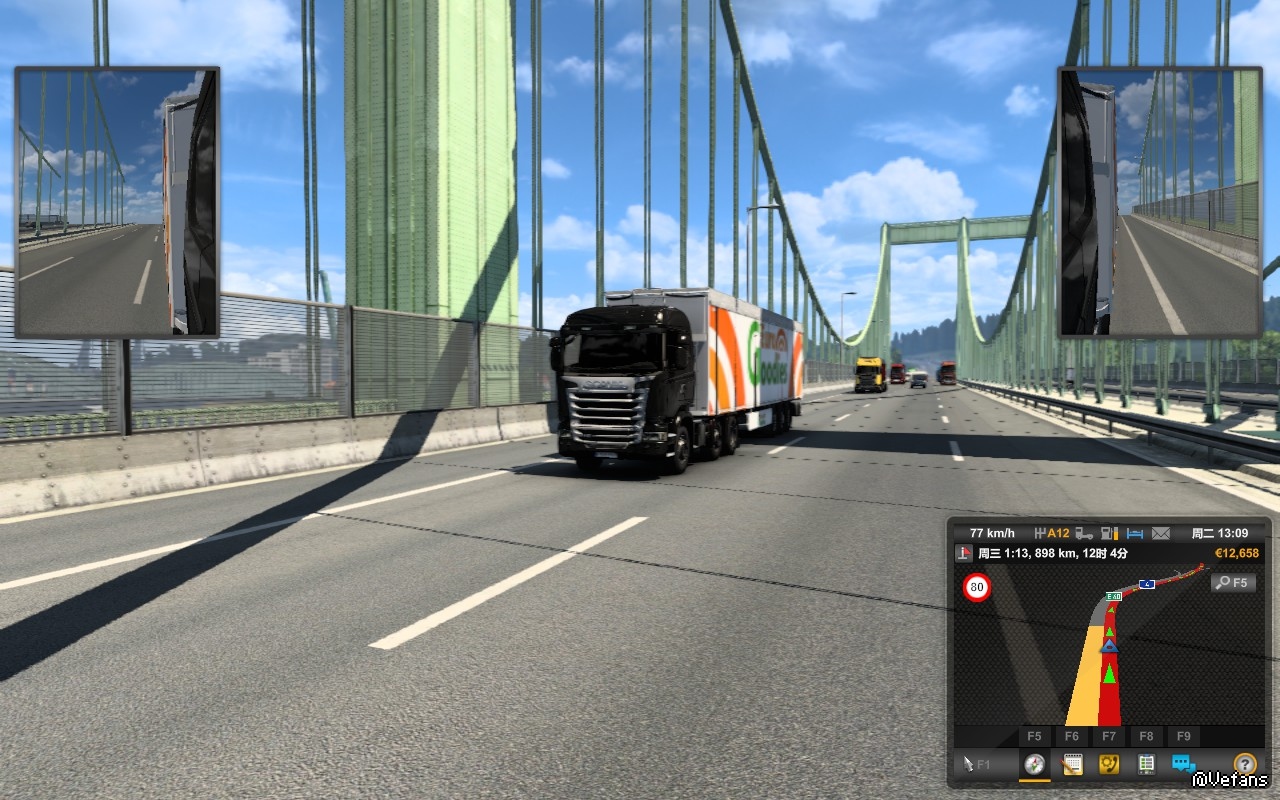The image size is (1280, 800).
Task: Click the yellow question mark help icon
Action: pos(1244,764)
